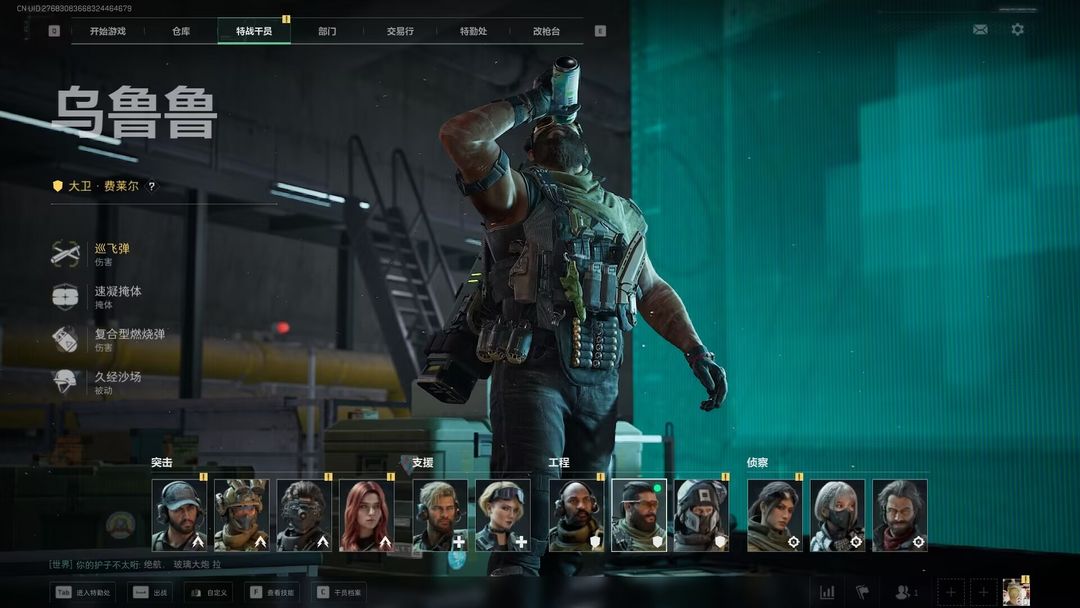The image size is (1080, 608).
Task: Open the 开始游戏 (Start Game) tab
Action: pyautogui.click(x=107, y=31)
